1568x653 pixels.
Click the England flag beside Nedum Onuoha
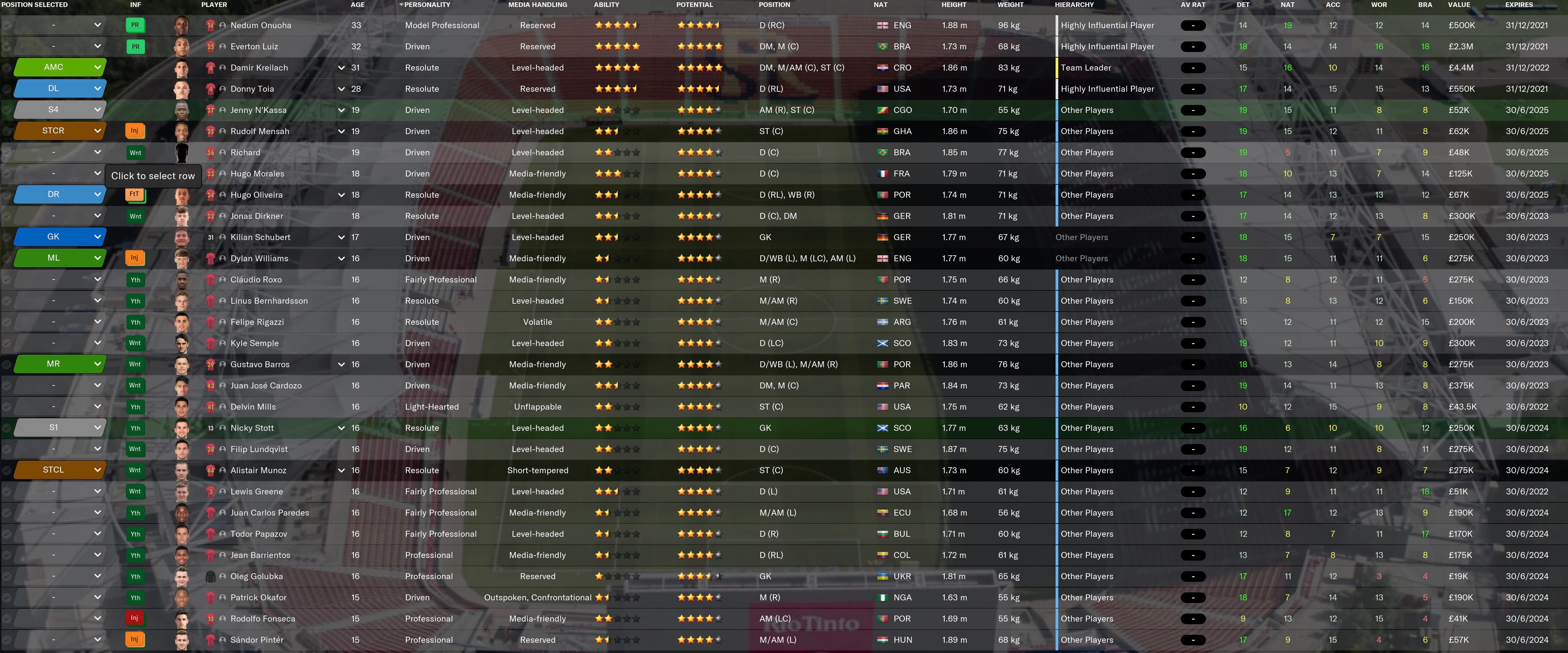pos(884,25)
